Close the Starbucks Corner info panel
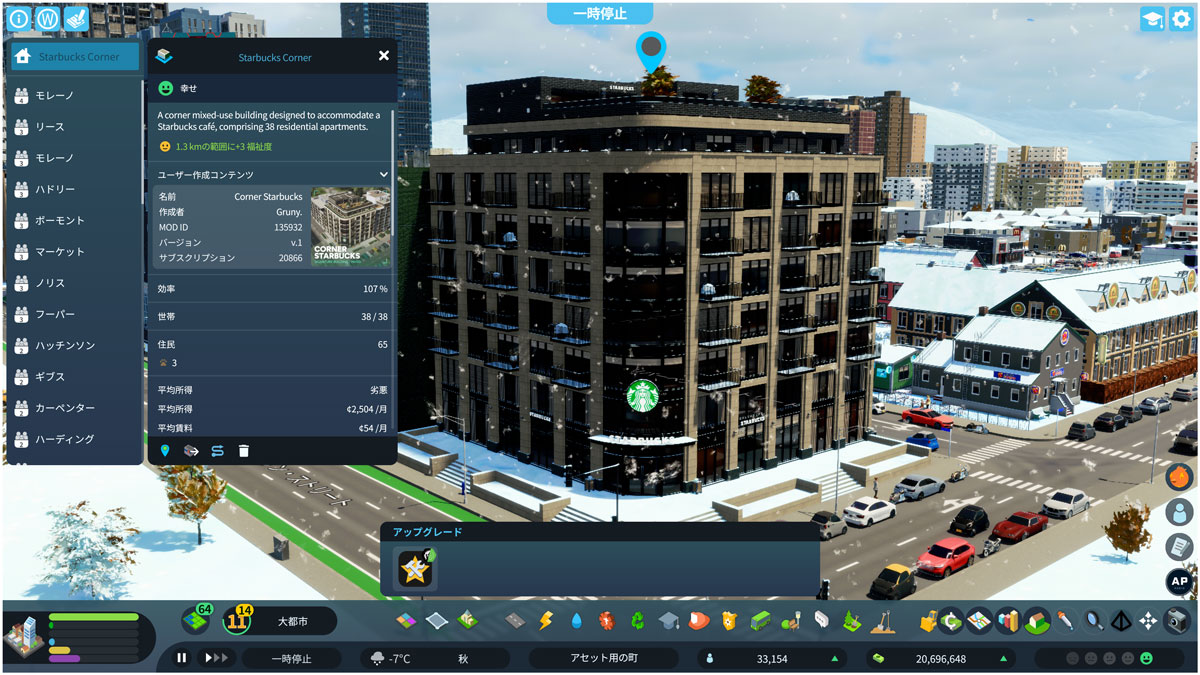 tap(384, 56)
